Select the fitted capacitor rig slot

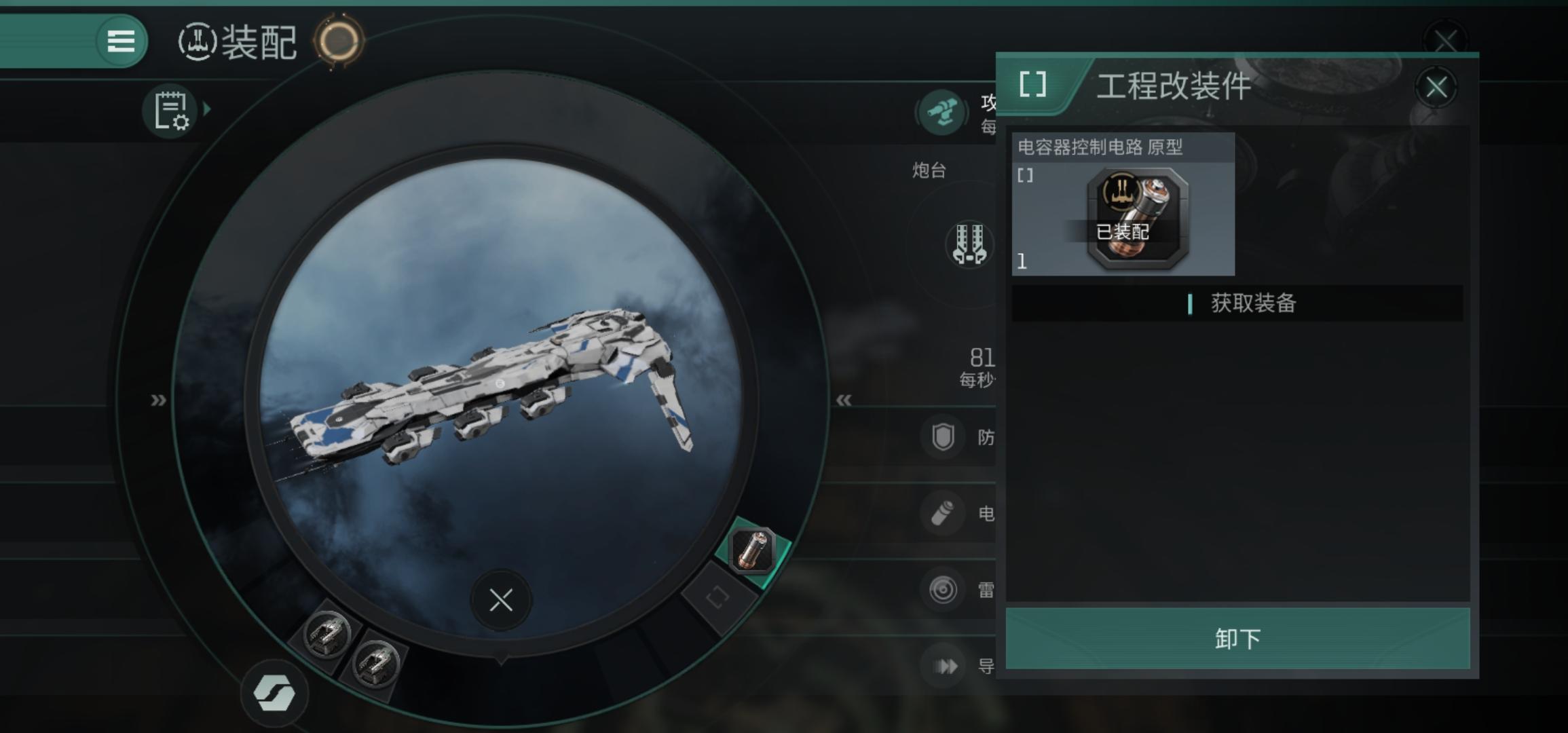[752, 550]
